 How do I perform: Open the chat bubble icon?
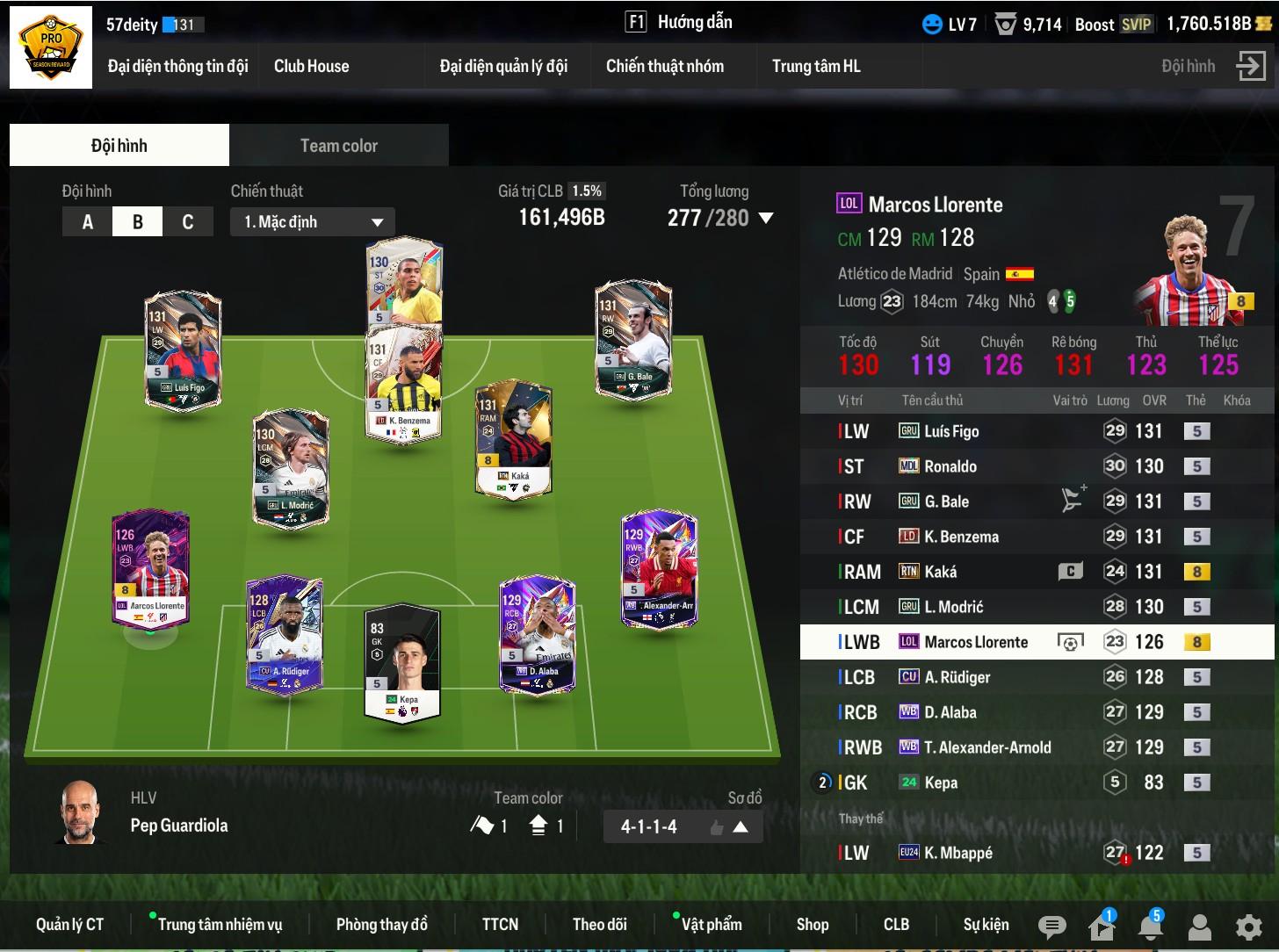(x=1051, y=927)
